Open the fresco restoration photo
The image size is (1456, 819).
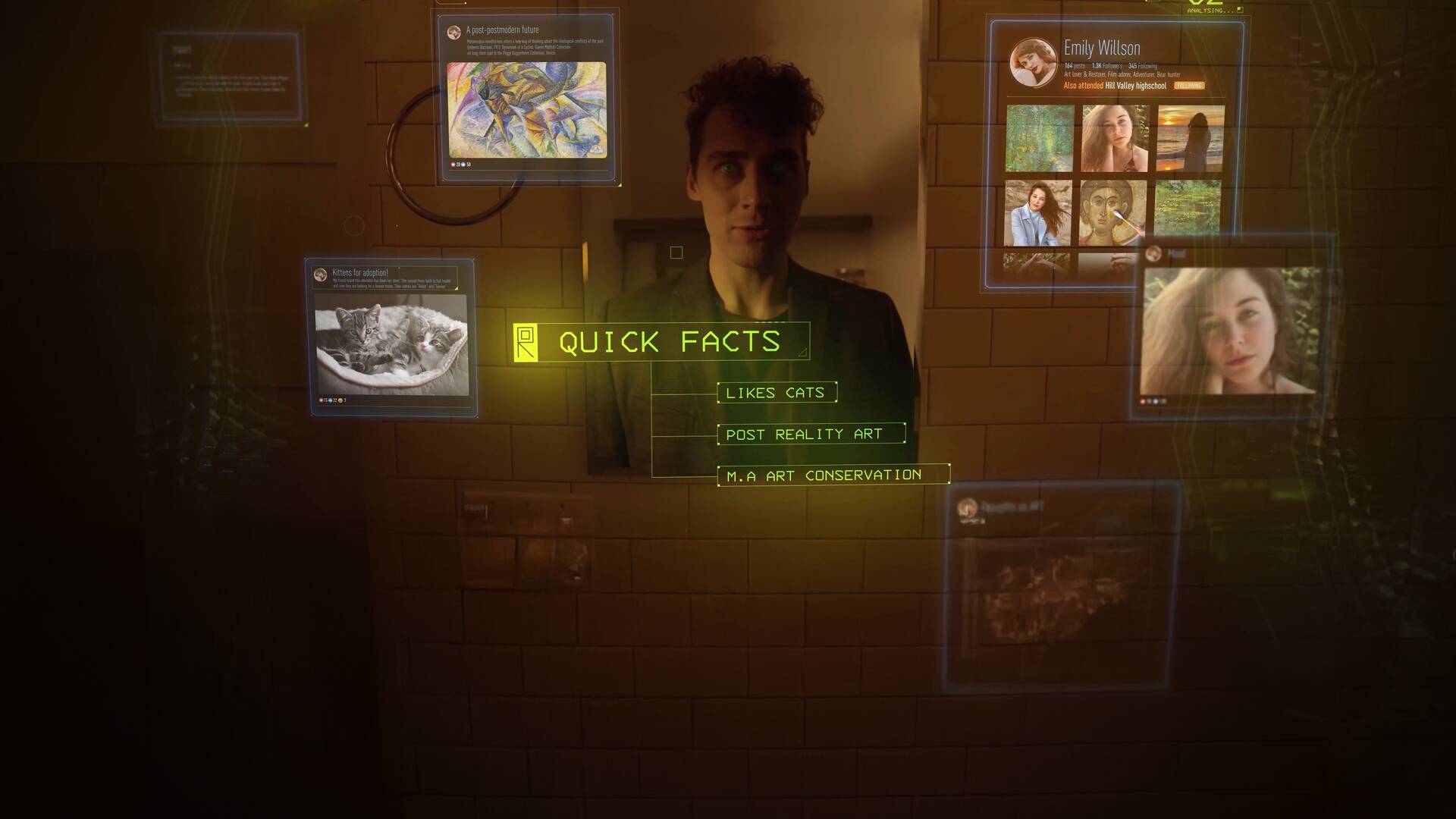[1112, 212]
